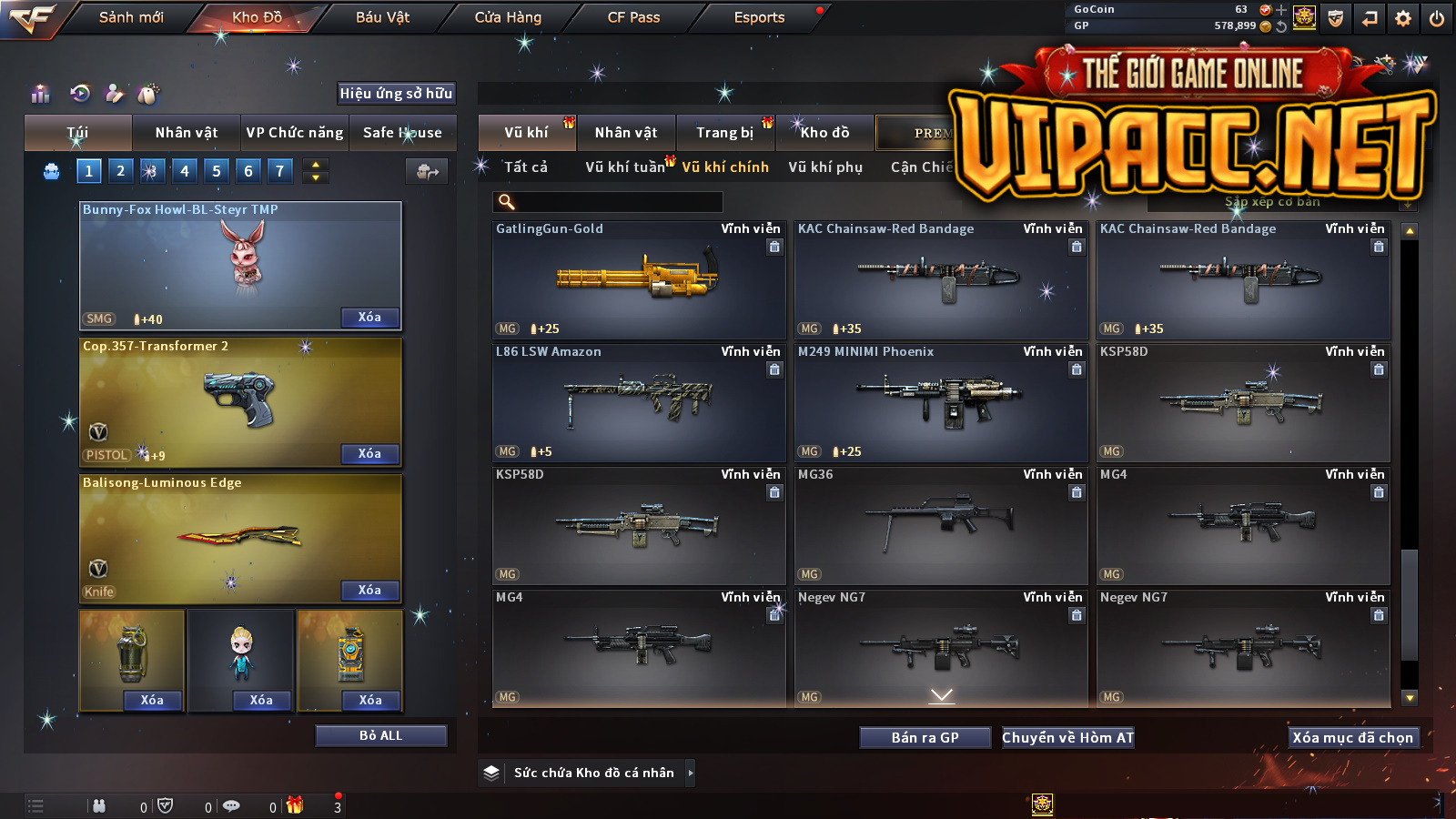This screenshot has width=1456, height=819.
Task: Select the Nhân vật bag tab
Action: [x=187, y=133]
